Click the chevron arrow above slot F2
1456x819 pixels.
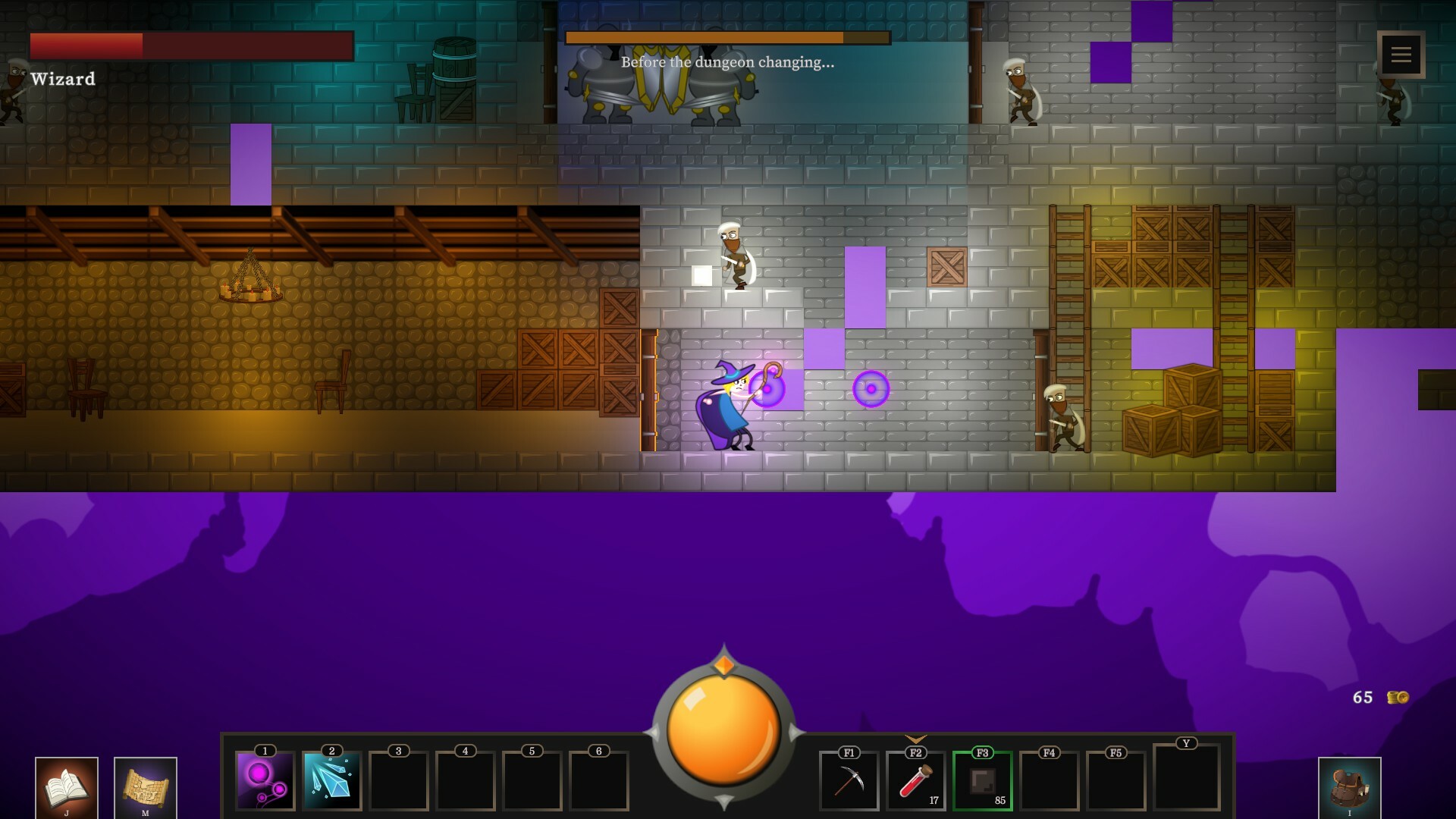coord(915,739)
